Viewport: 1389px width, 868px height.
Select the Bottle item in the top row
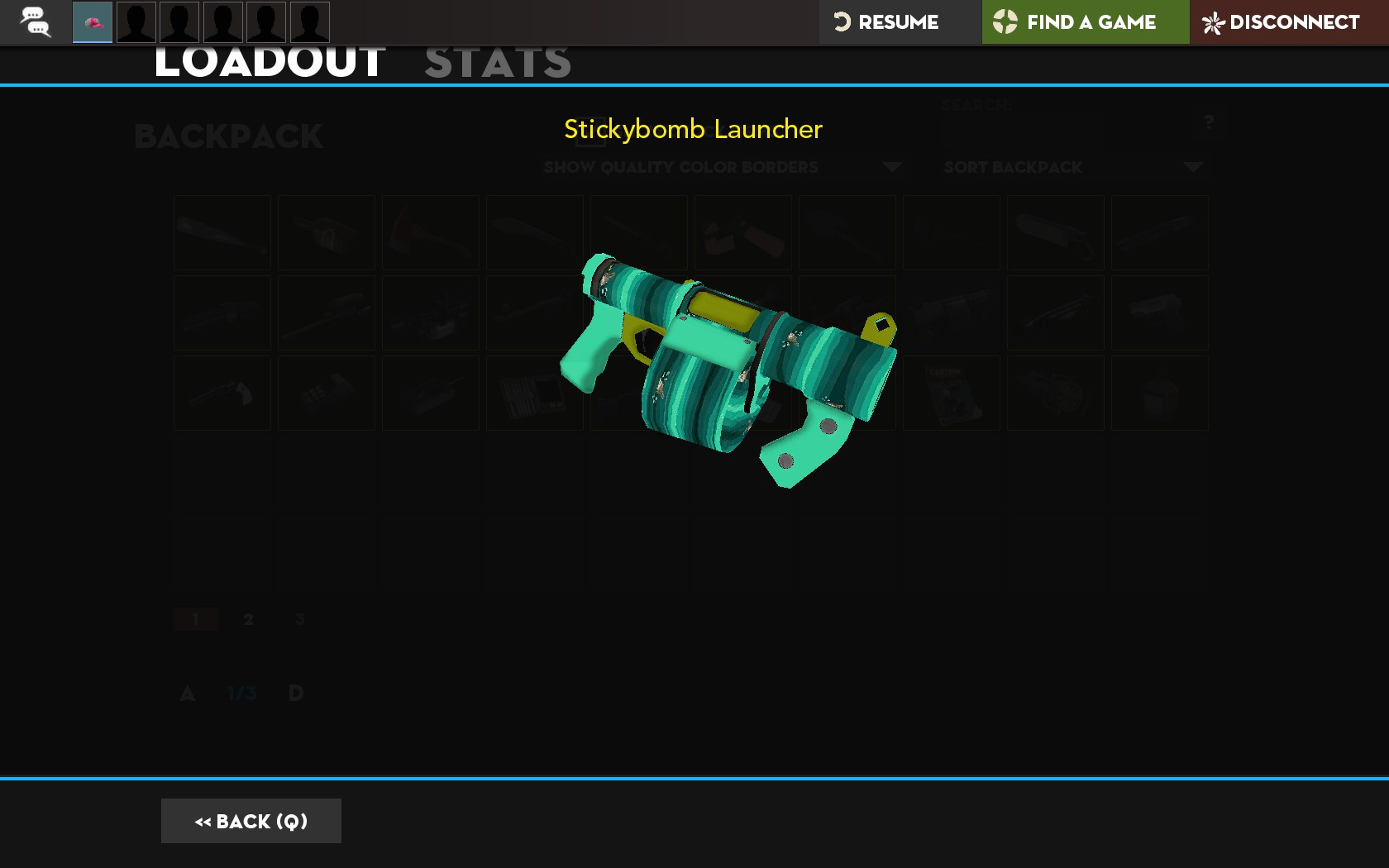(x=326, y=232)
